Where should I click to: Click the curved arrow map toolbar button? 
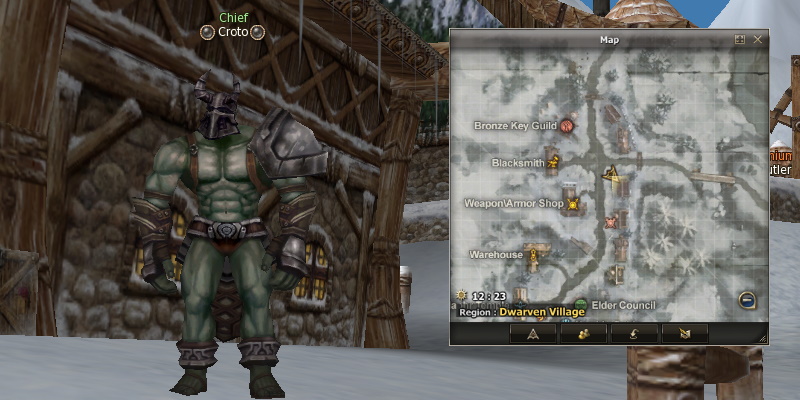633,333
